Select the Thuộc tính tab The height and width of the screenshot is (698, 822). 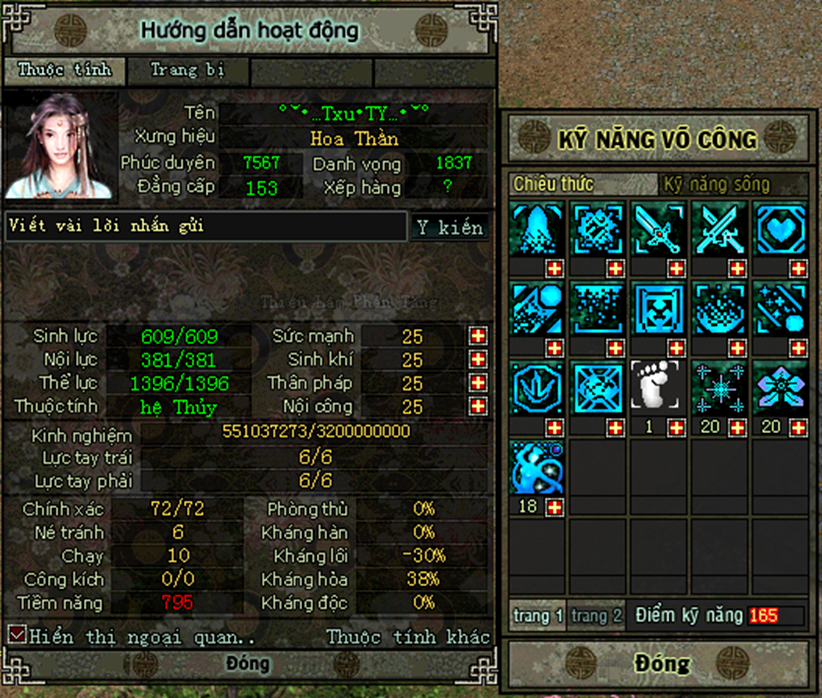(x=69, y=71)
